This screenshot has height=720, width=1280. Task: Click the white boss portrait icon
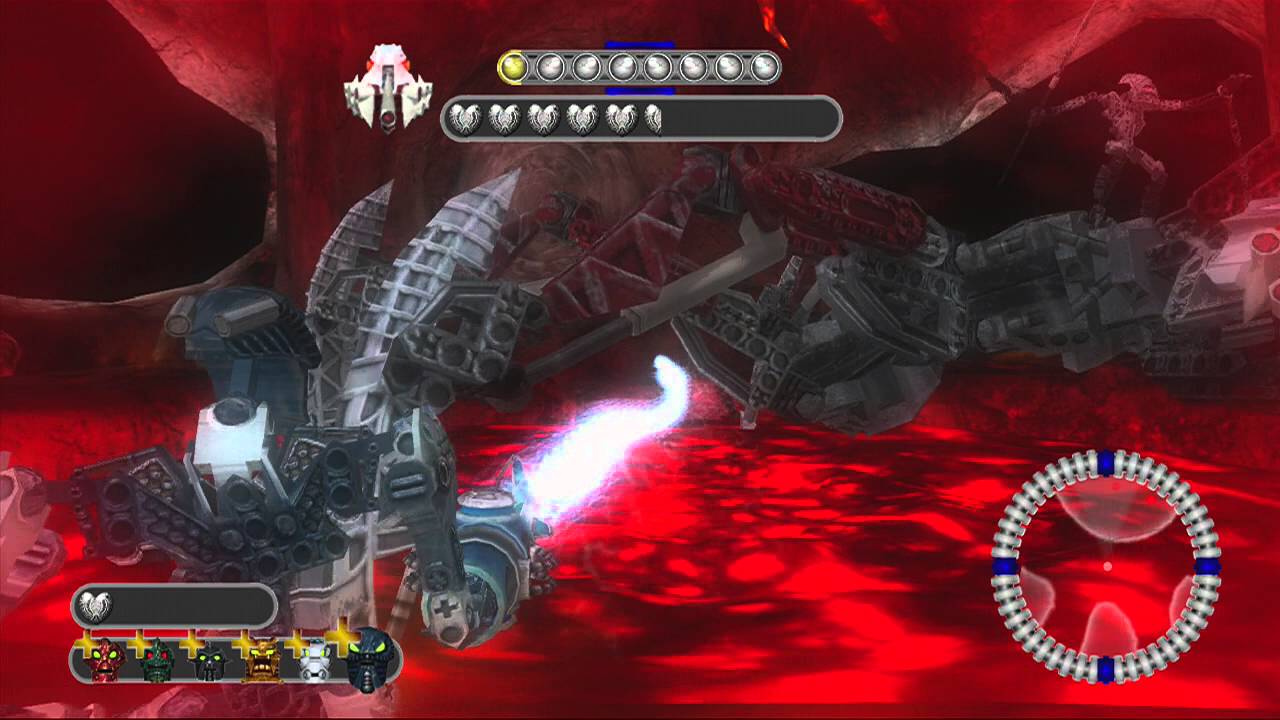[x=387, y=87]
